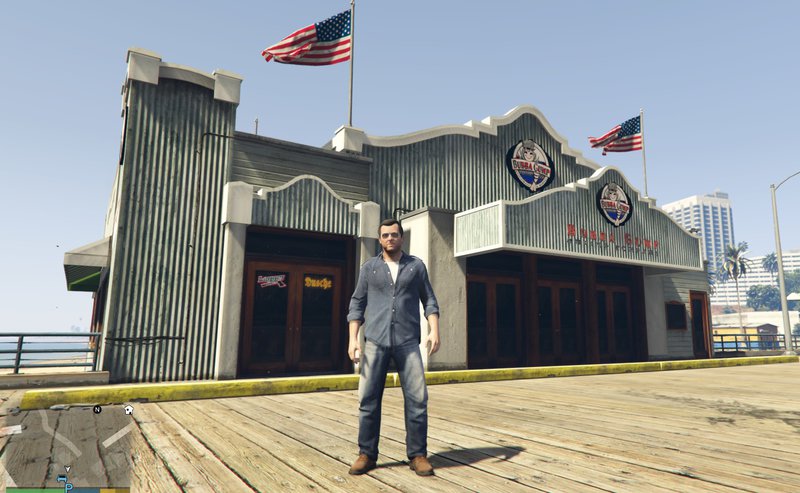Select the blue car blip on minimap

[61, 479]
